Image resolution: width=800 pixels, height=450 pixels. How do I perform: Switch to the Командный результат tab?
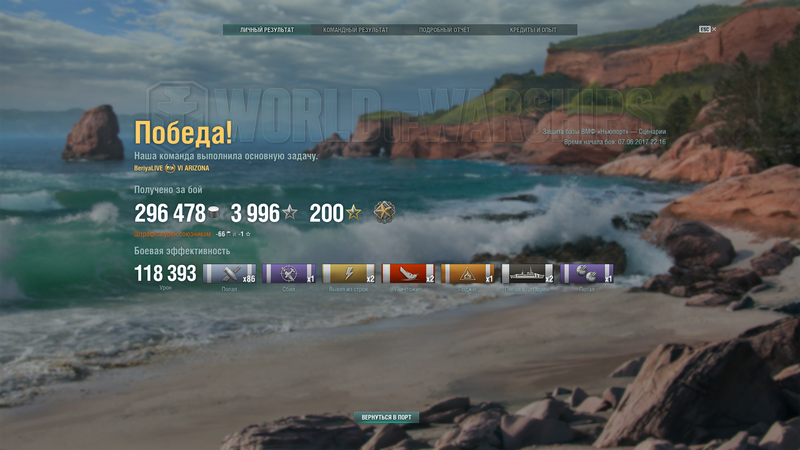[353, 30]
